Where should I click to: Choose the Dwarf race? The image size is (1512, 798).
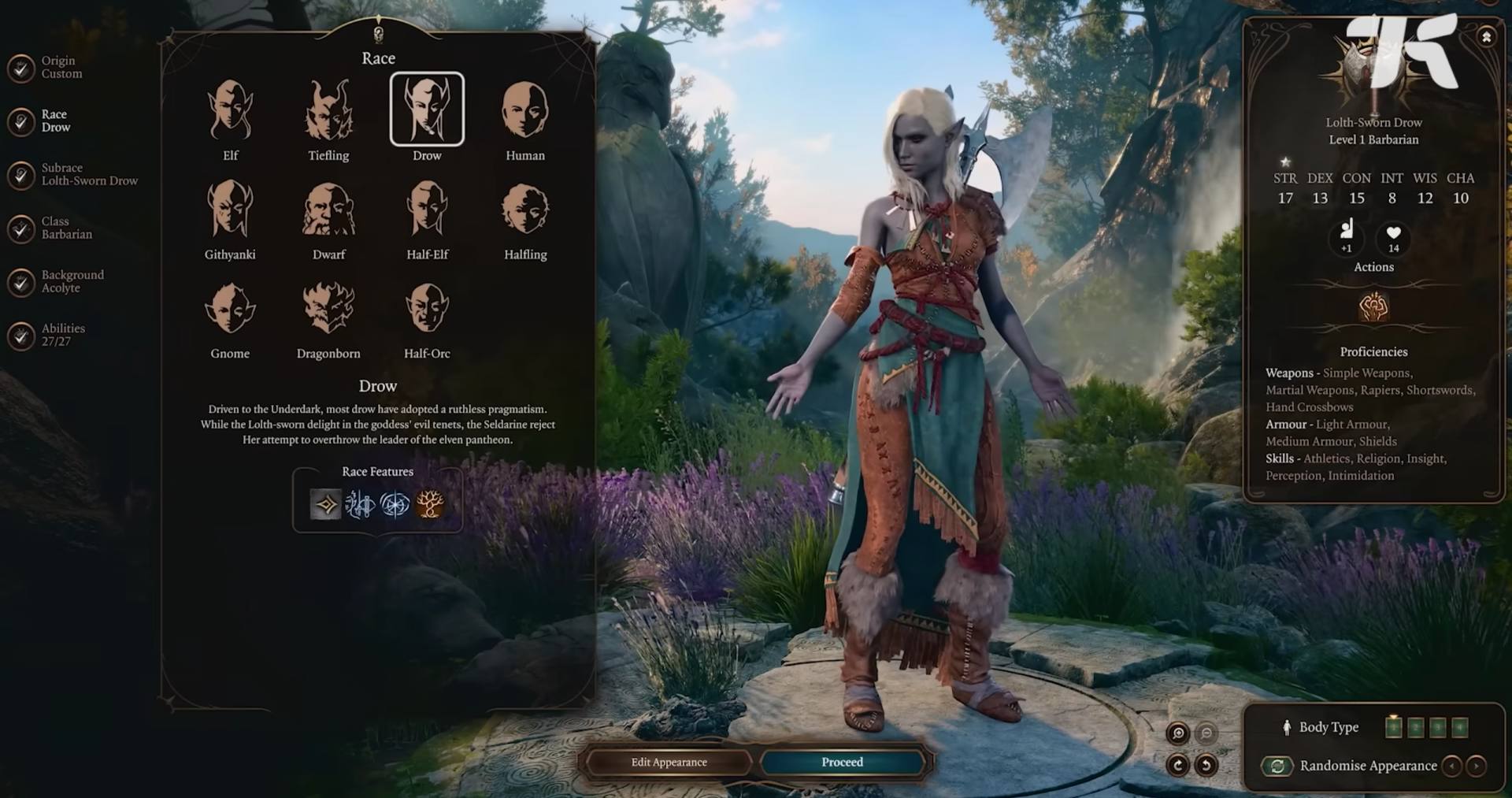click(x=328, y=210)
